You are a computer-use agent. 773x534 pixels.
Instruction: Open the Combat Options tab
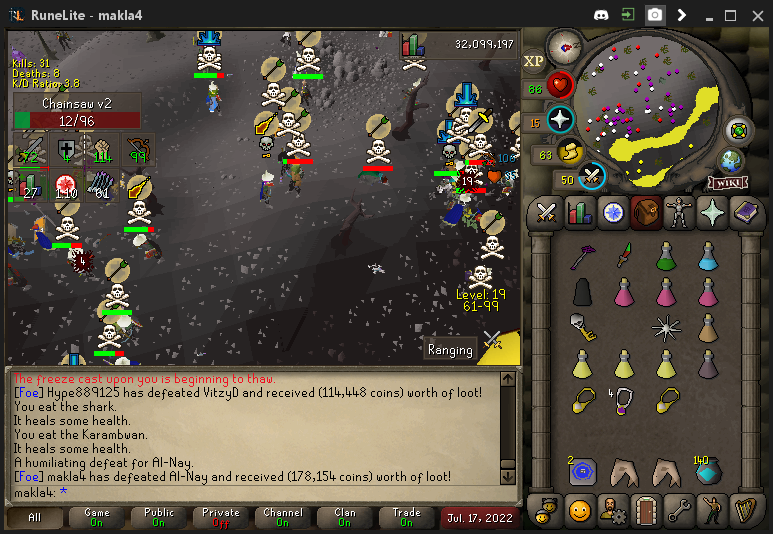tap(546, 213)
